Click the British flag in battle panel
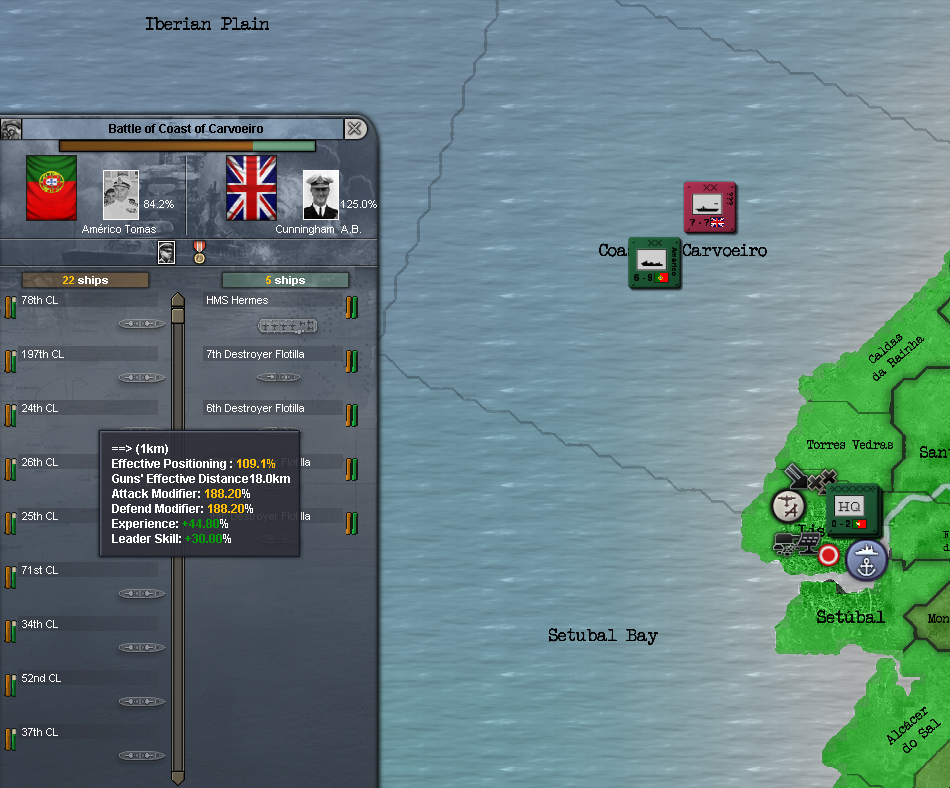The height and width of the screenshot is (788, 950). tap(251, 188)
